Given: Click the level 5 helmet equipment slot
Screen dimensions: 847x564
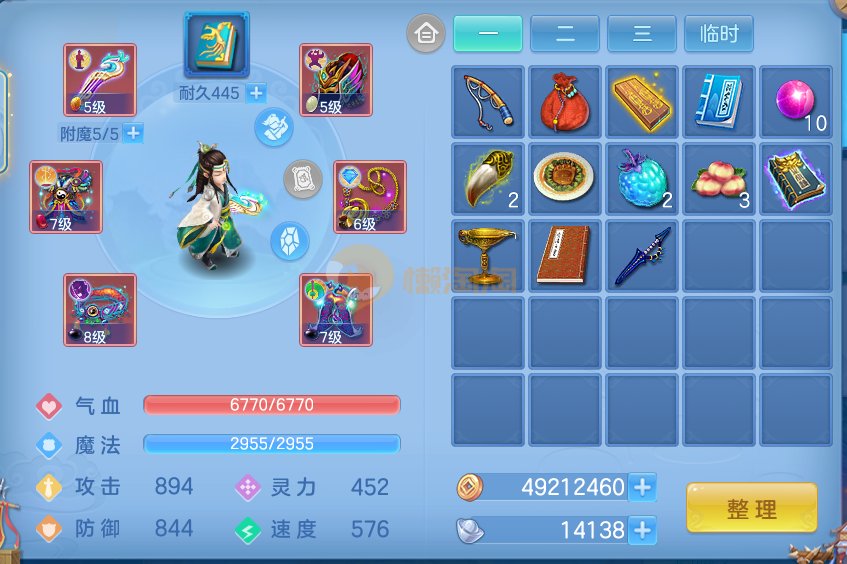Looking at the screenshot, I should (336, 80).
